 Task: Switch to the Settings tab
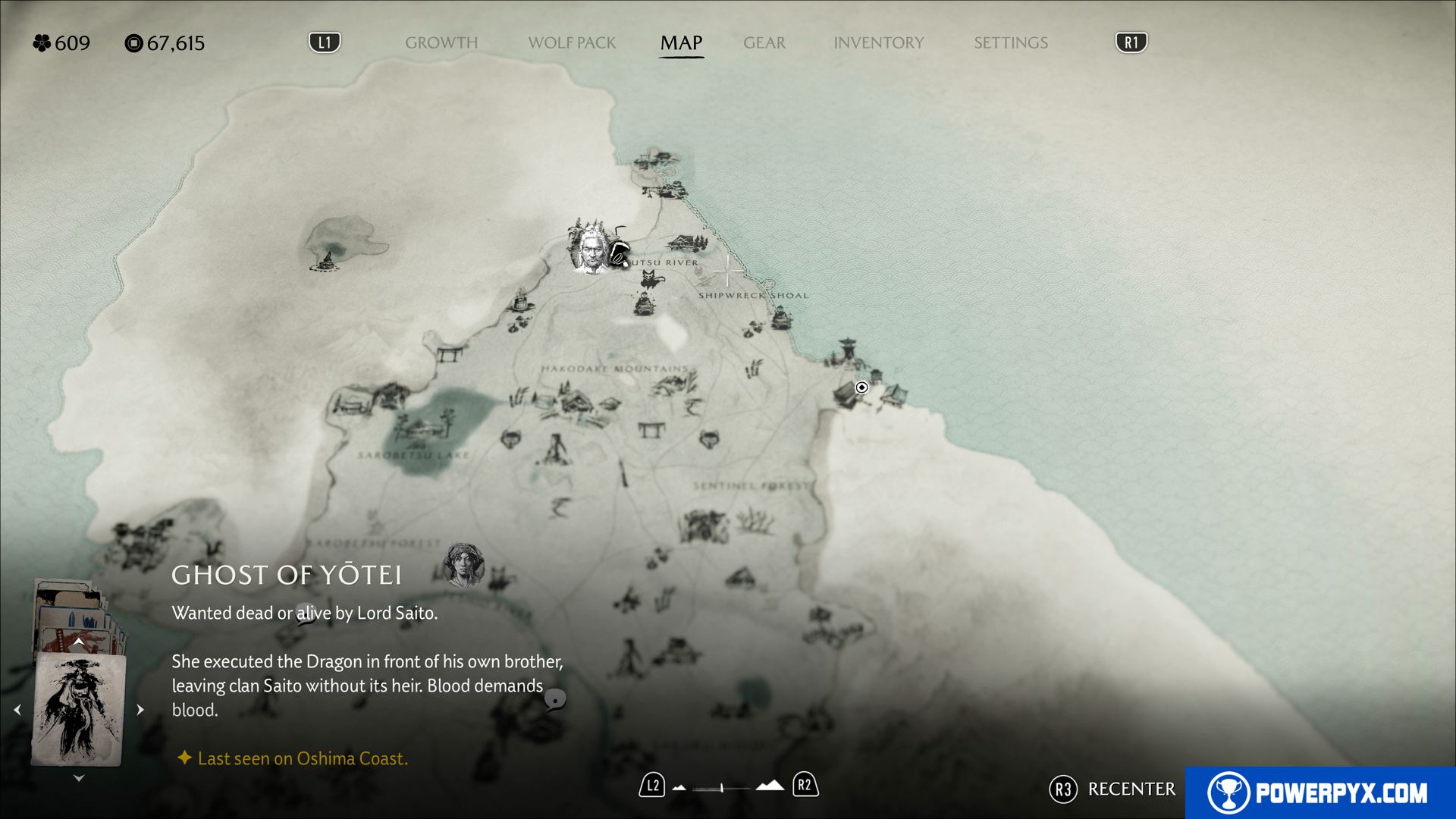point(1010,43)
